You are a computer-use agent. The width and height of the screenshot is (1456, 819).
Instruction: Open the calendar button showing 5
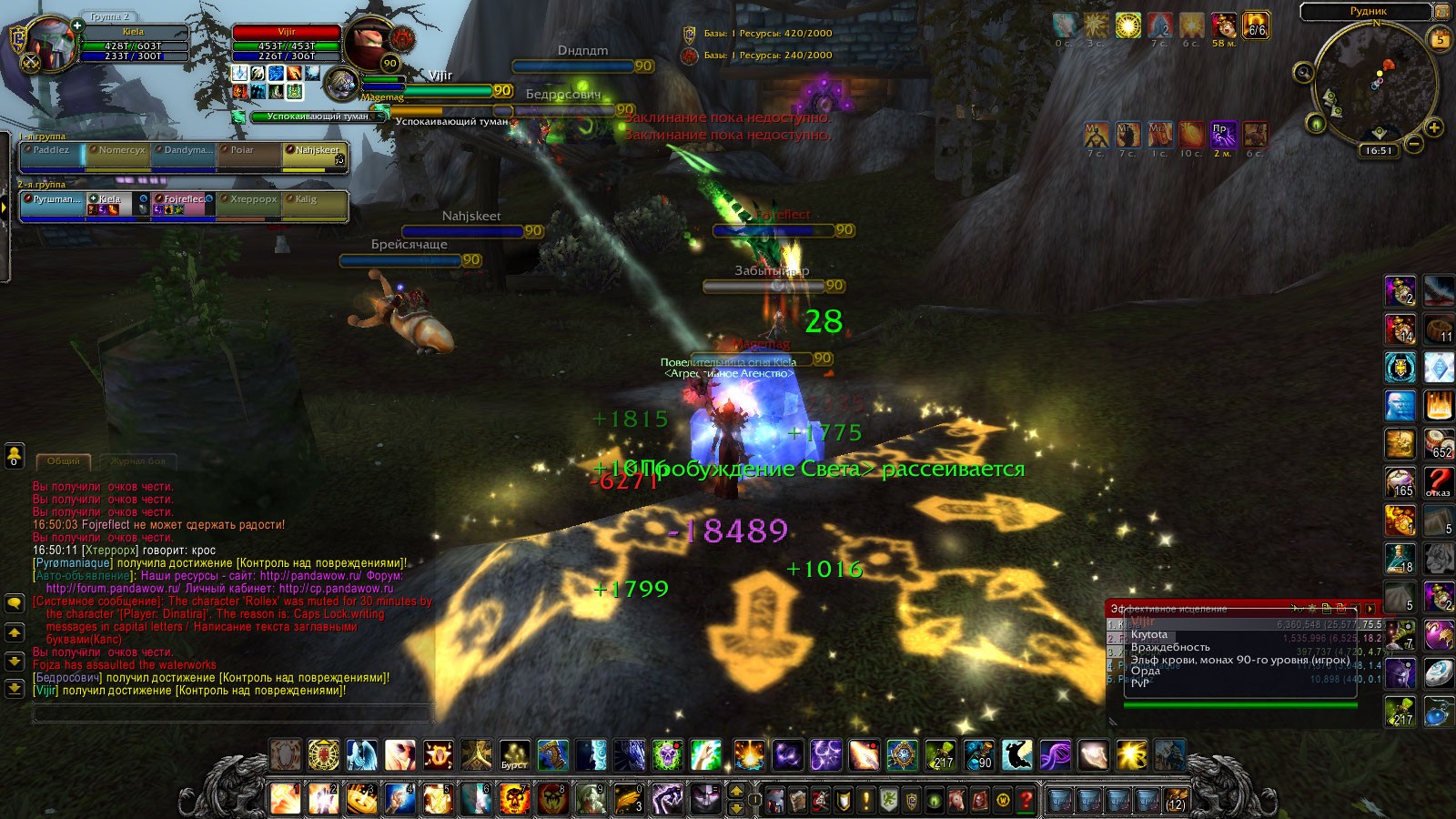click(1440, 39)
